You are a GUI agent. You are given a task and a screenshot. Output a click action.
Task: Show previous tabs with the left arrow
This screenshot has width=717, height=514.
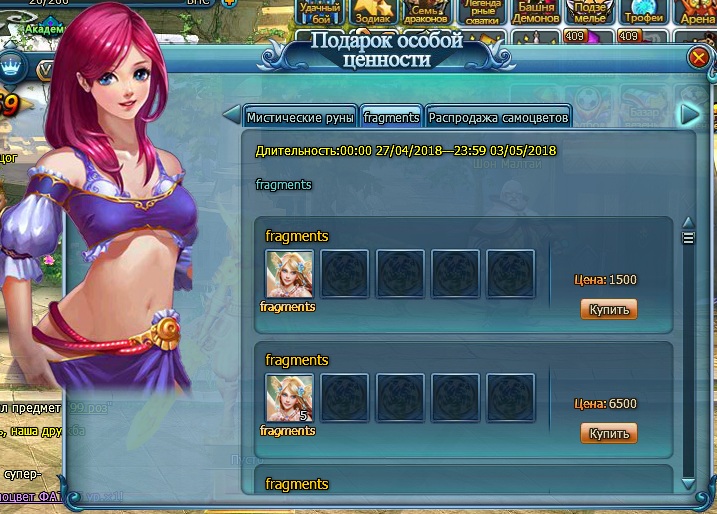coord(230,114)
